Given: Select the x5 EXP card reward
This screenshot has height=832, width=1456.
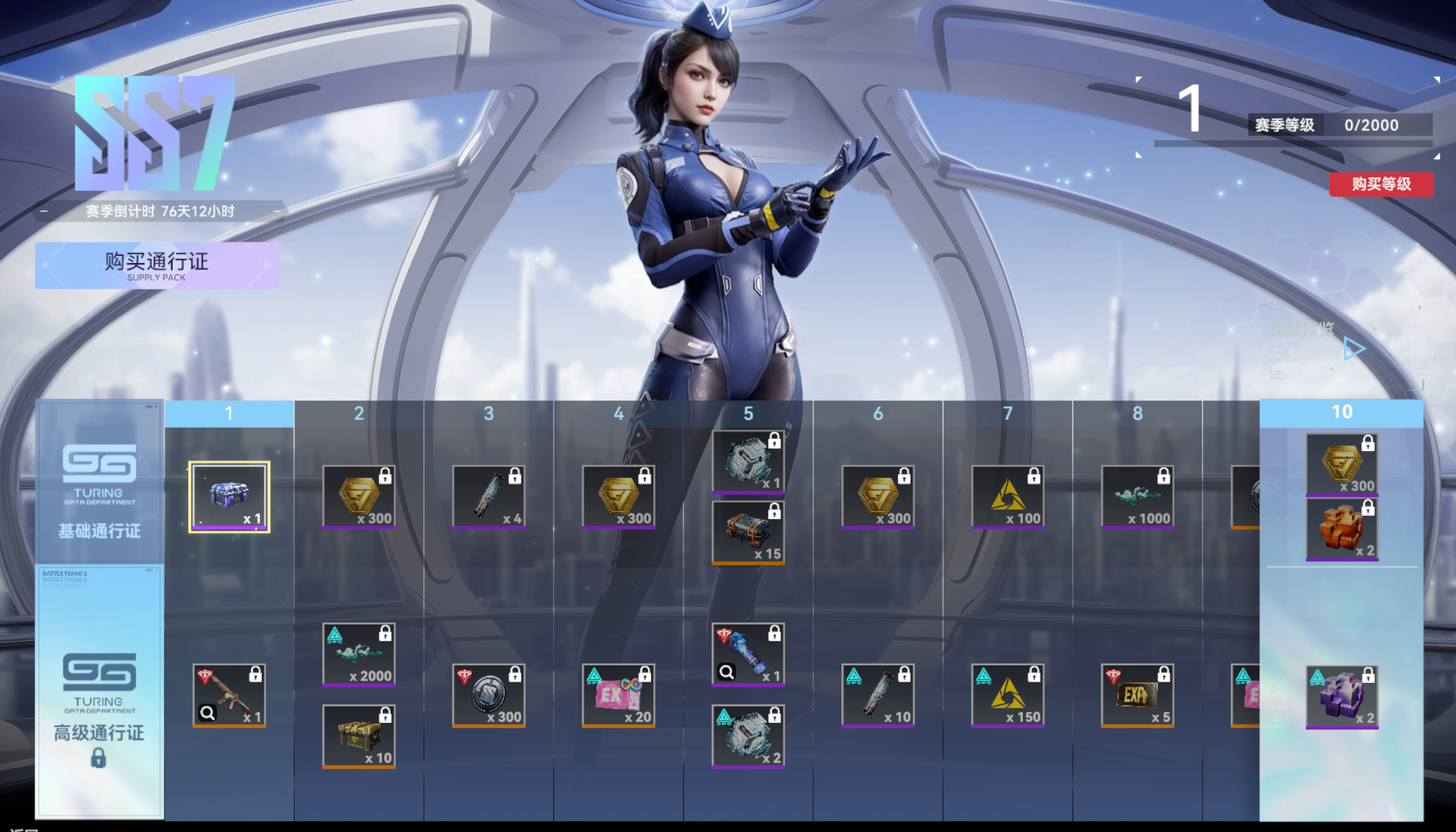Looking at the screenshot, I should point(1137,695).
